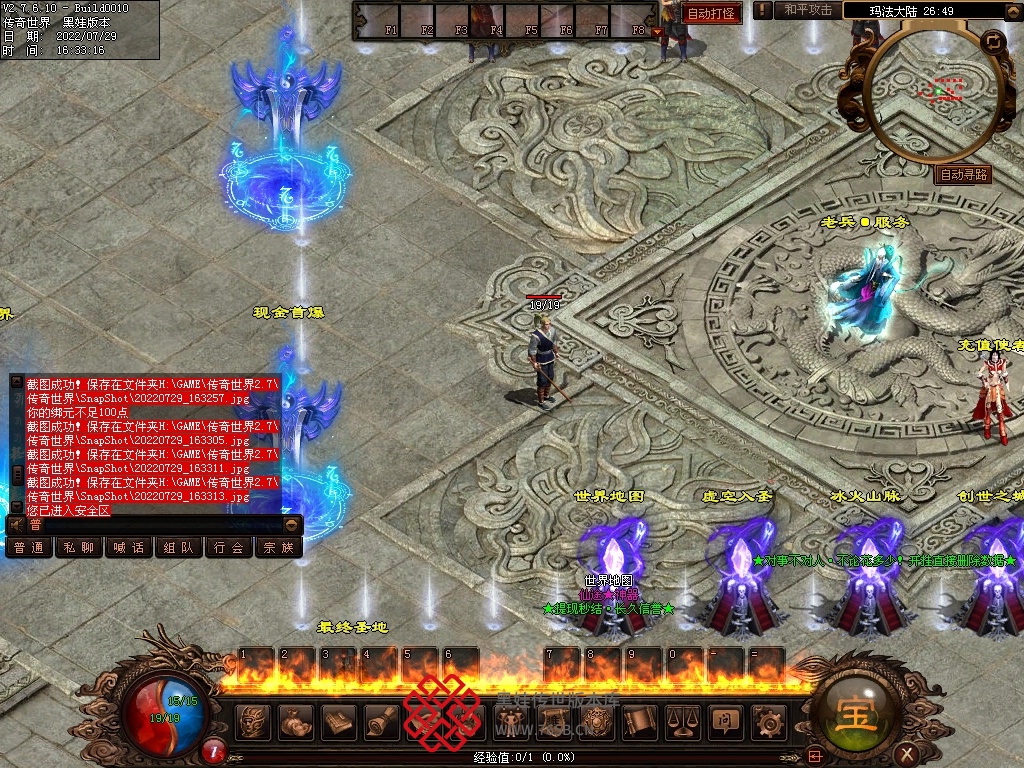This screenshot has height=768, width=1024.
Task: Switch the 和平攻击 attack mode
Action: point(808,10)
